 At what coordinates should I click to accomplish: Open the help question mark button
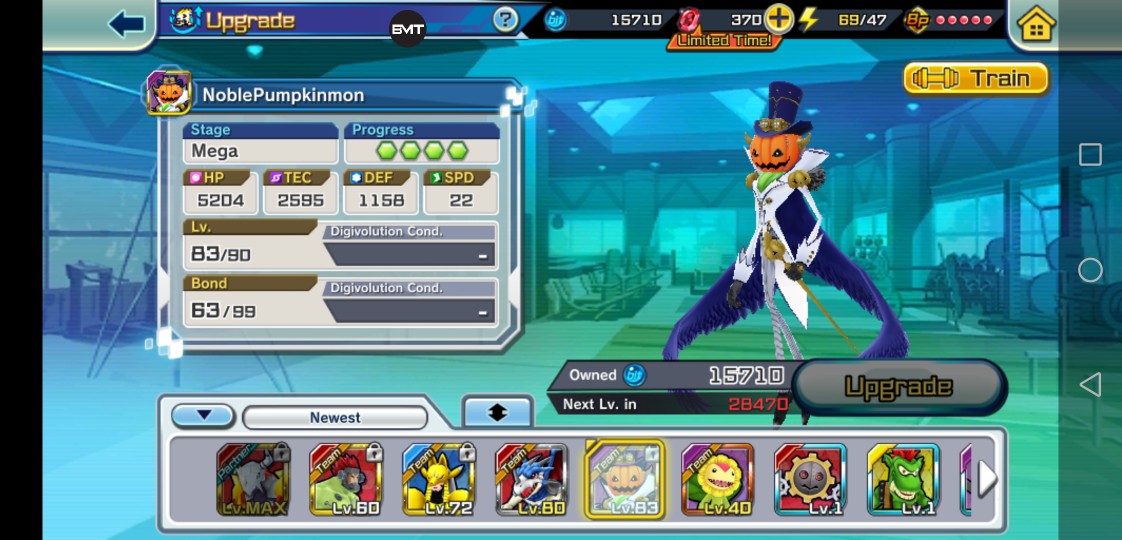tap(506, 19)
